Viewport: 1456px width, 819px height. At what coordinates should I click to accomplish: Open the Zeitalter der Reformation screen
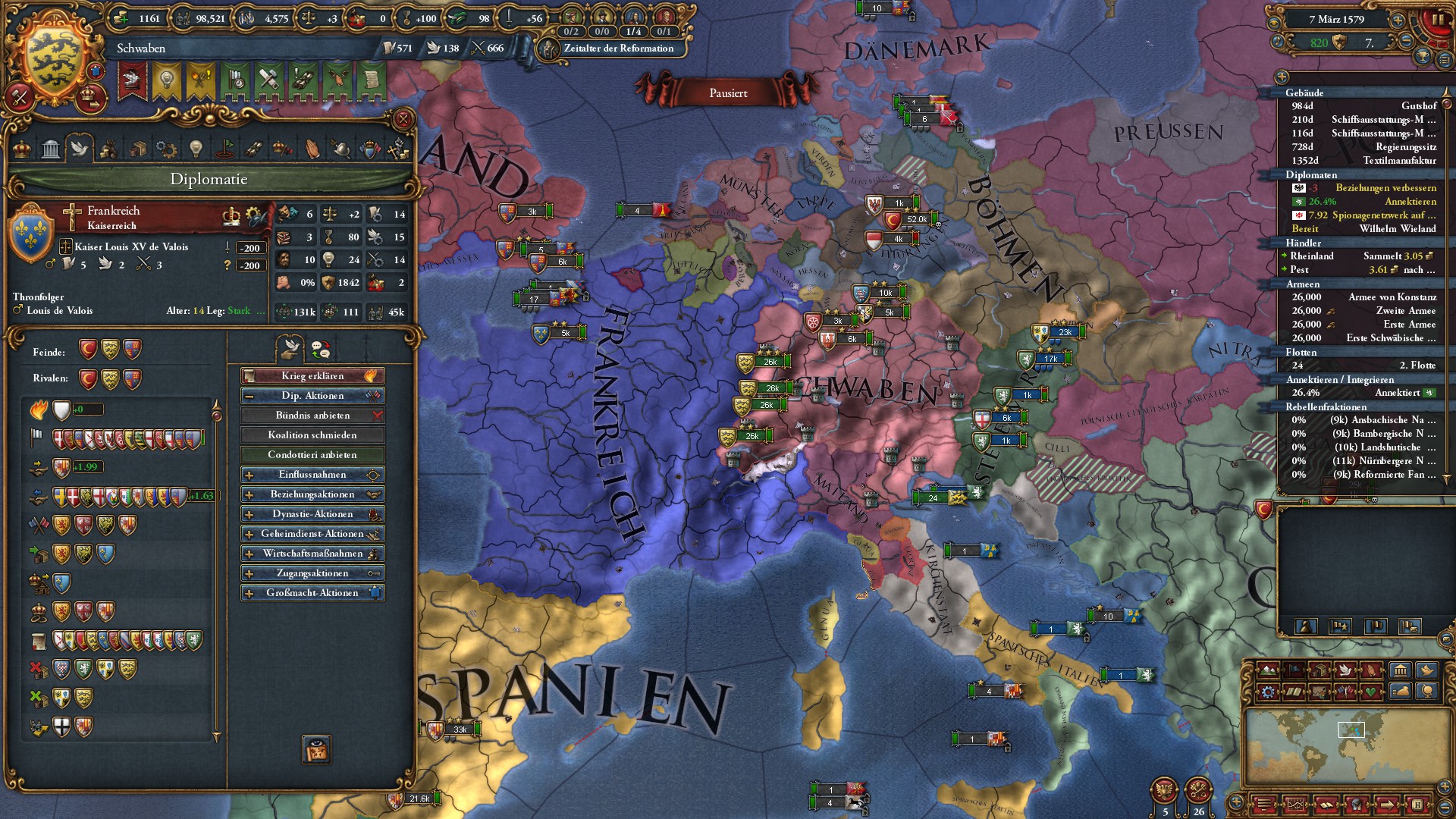(614, 48)
